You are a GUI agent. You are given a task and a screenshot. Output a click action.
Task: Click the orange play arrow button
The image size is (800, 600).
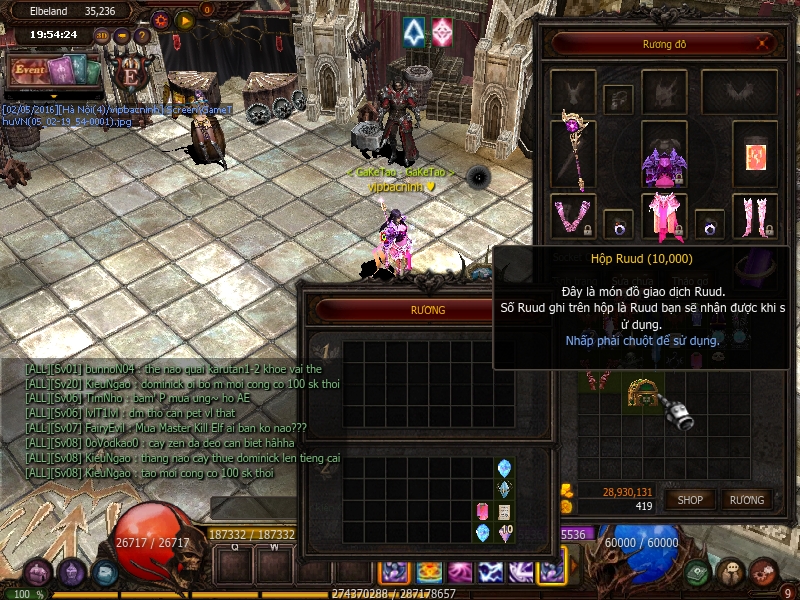click(x=184, y=19)
